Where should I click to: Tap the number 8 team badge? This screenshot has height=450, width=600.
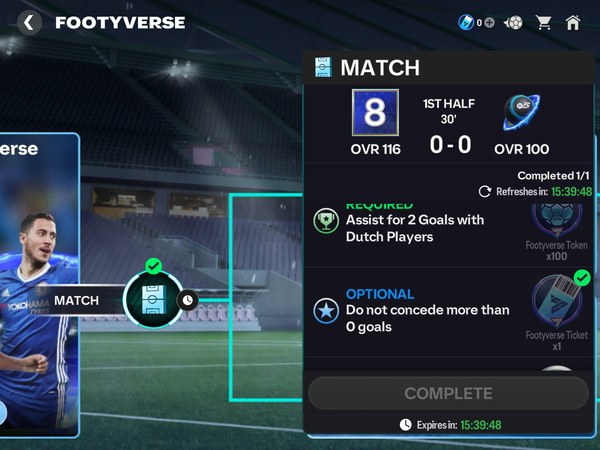(375, 113)
